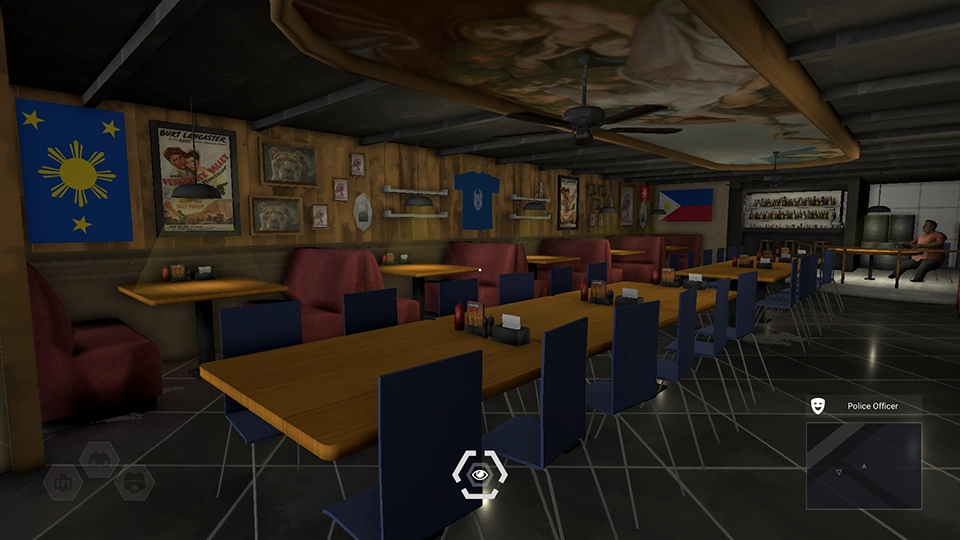Image resolution: width=960 pixels, height=540 pixels.
Task: Select the Police Officer role label
Action: tap(872, 405)
